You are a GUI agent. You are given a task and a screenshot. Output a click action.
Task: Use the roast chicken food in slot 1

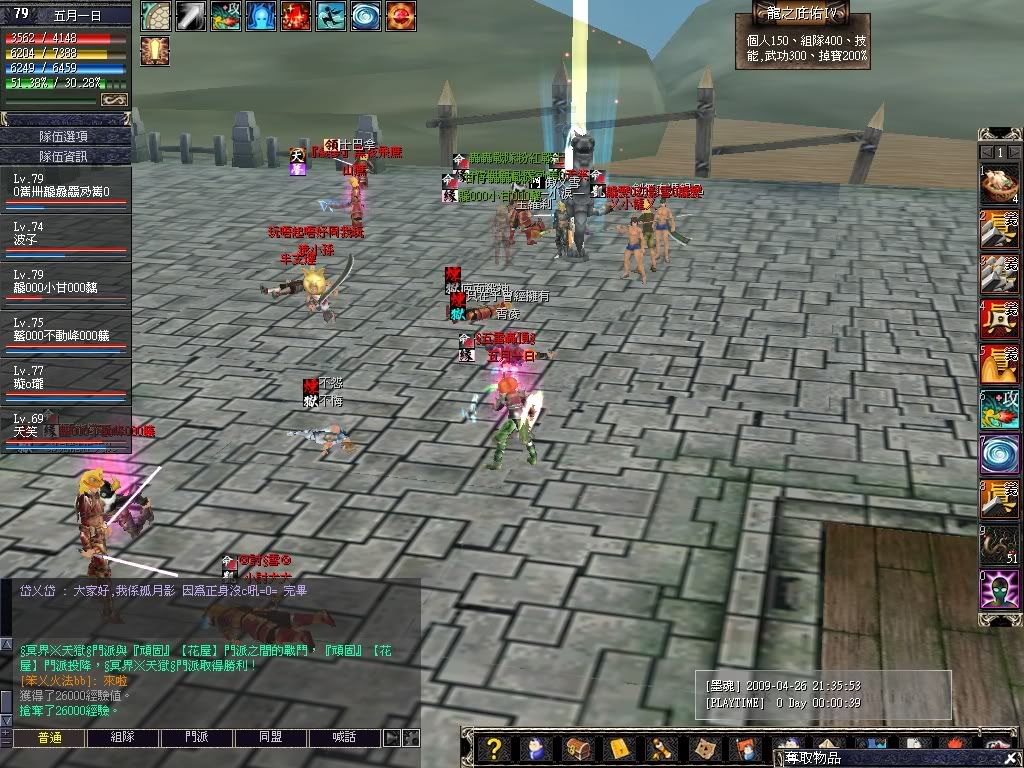pyautogui.click(x=998, y=185)
